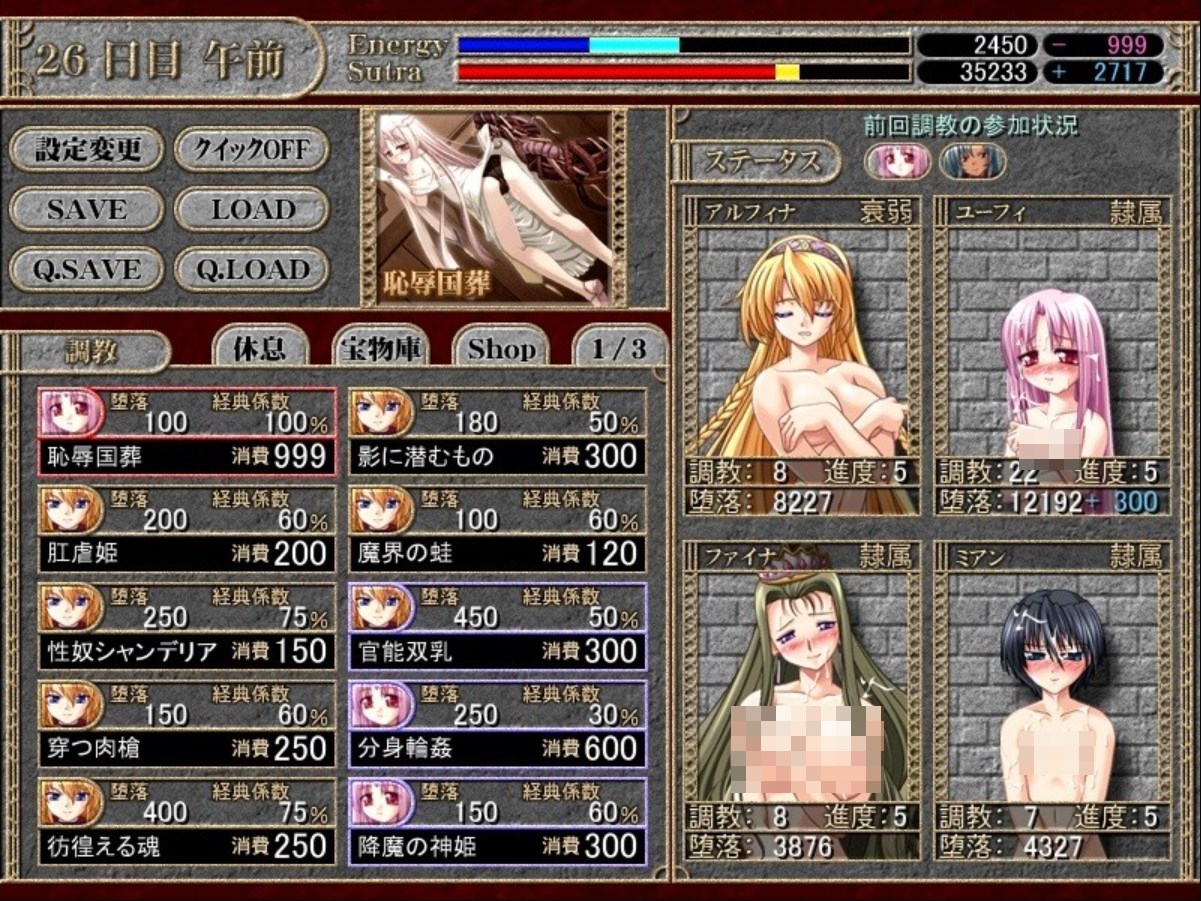This screenshot has width=1201, height=901.
Task: Use the Q.SAVE quick save button
Action: (86, 269)
